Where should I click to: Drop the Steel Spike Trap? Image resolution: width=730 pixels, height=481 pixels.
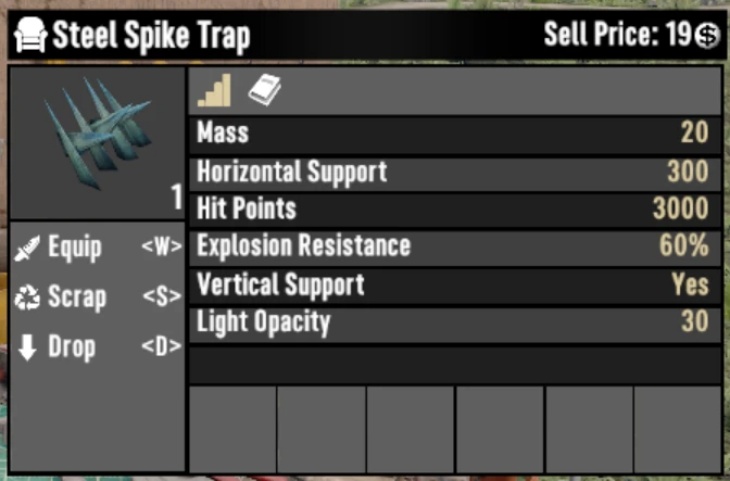(x=71, y=347)
